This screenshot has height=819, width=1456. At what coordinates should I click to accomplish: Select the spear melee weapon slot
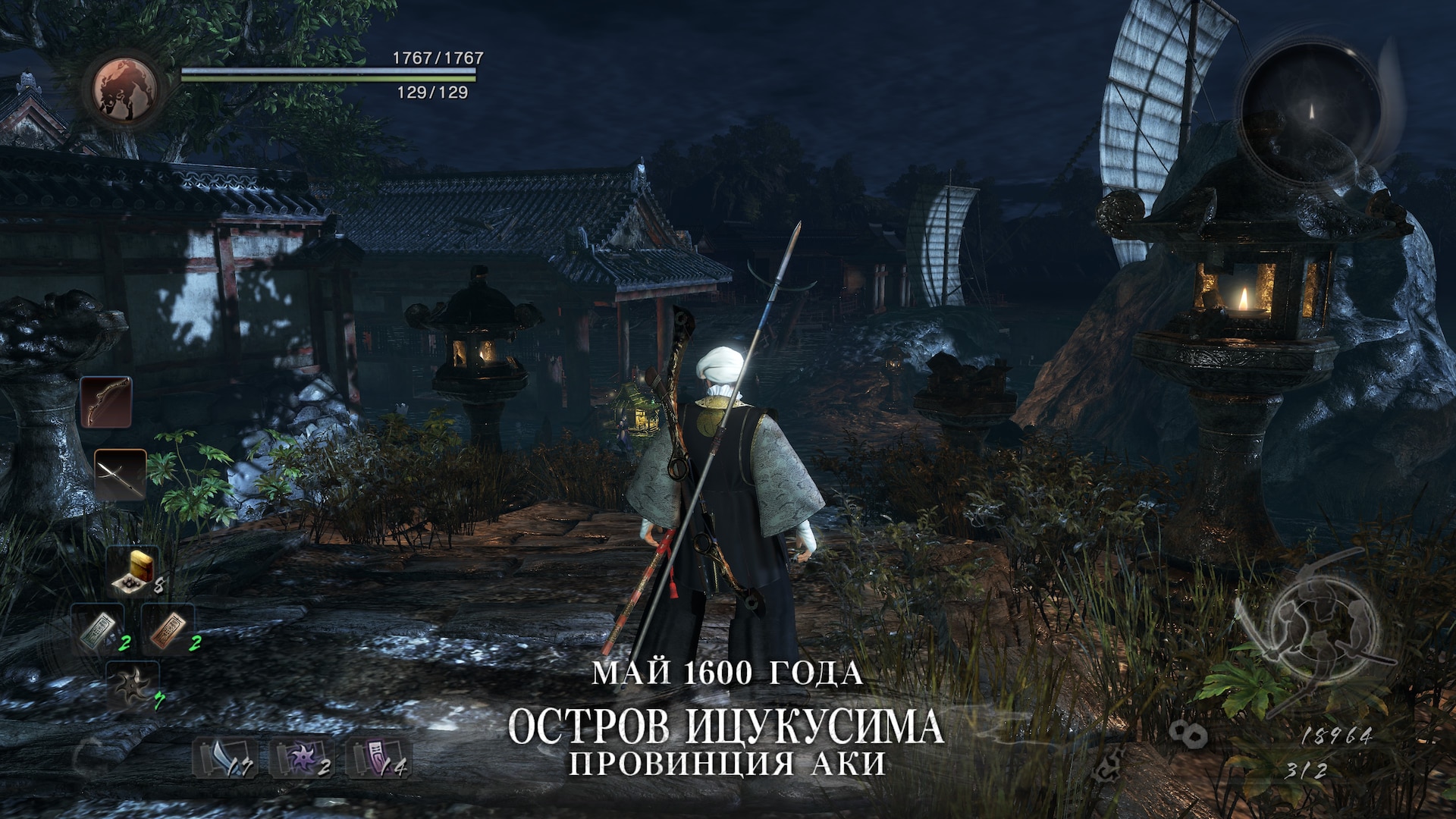120,474
